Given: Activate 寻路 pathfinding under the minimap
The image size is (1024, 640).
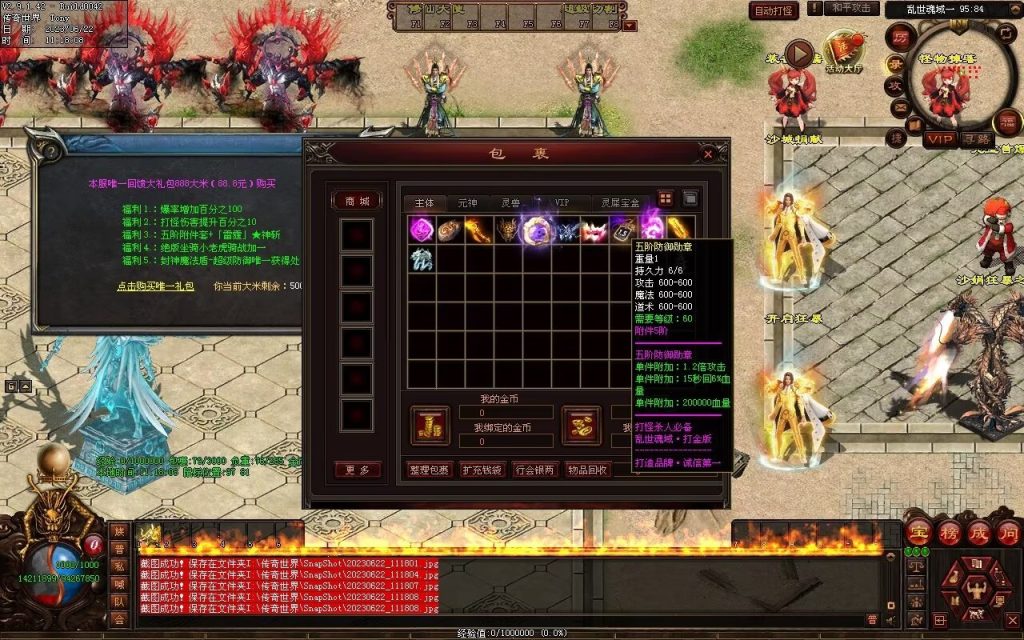Looking at the screenshot, I should click(x=977, y=138).
